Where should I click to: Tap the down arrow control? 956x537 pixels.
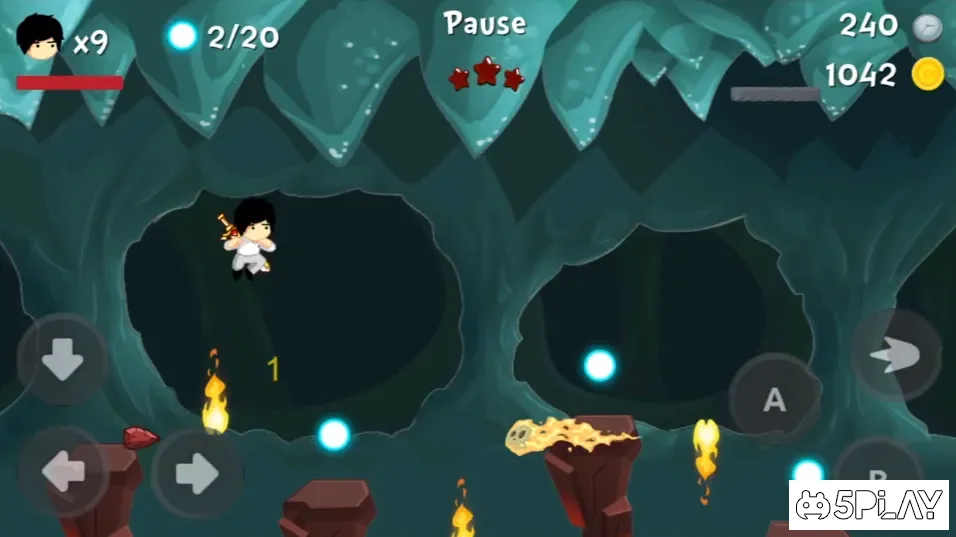pyautogui.click(x=62, y=360)
